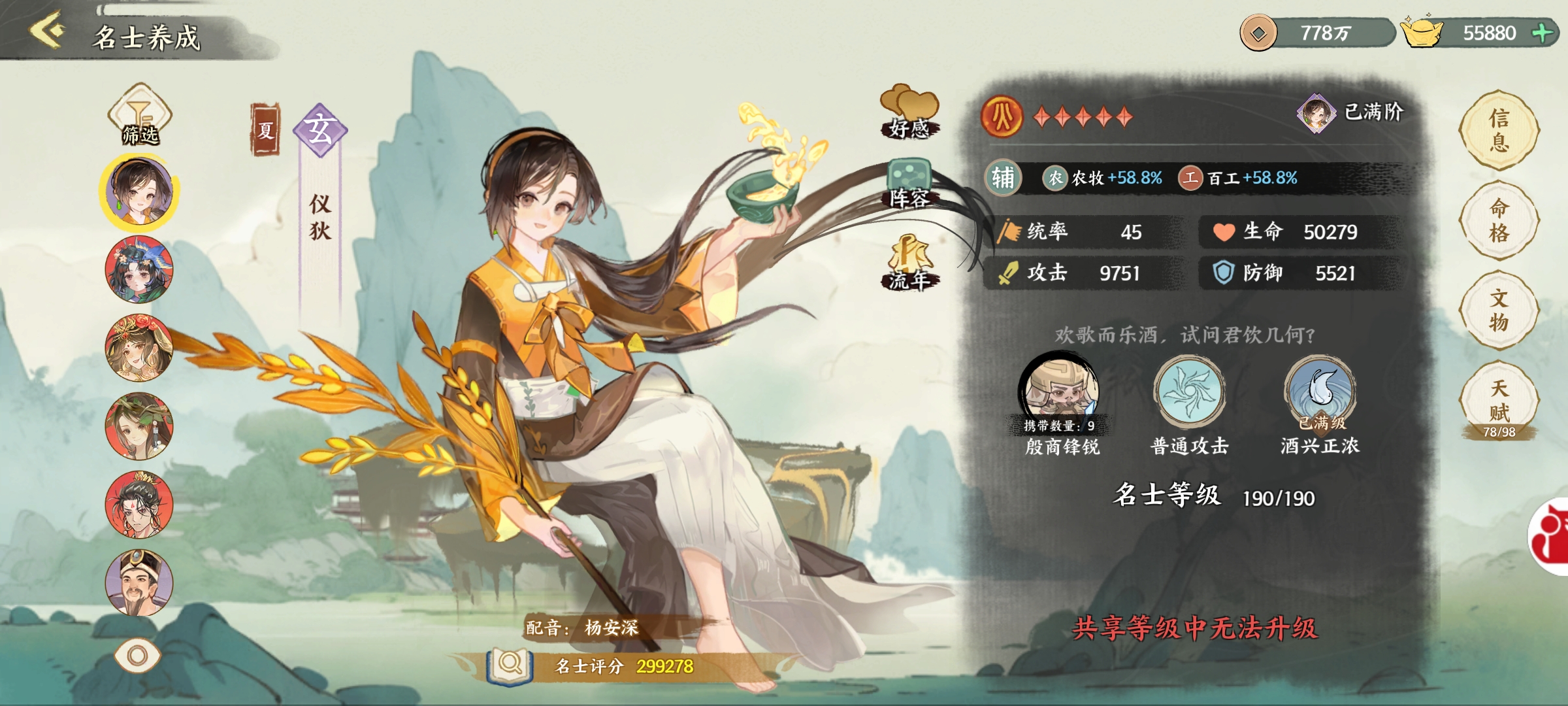This screenshot has height=706, width=1568.
Task: Go back using the arrow beside 名士养成
Action: point(47,29)
